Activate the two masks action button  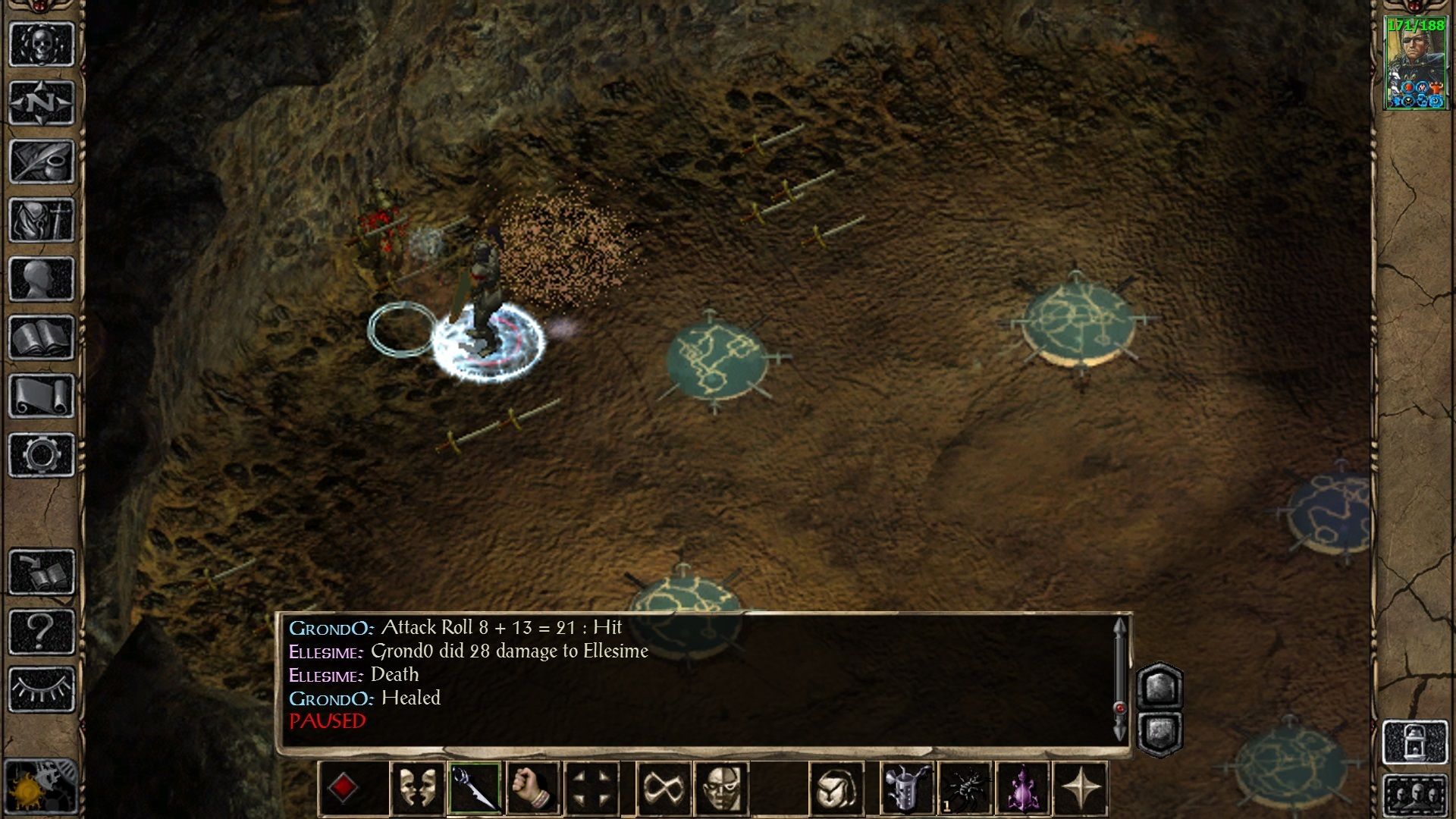pyautogui.click(x=417, y=789)
